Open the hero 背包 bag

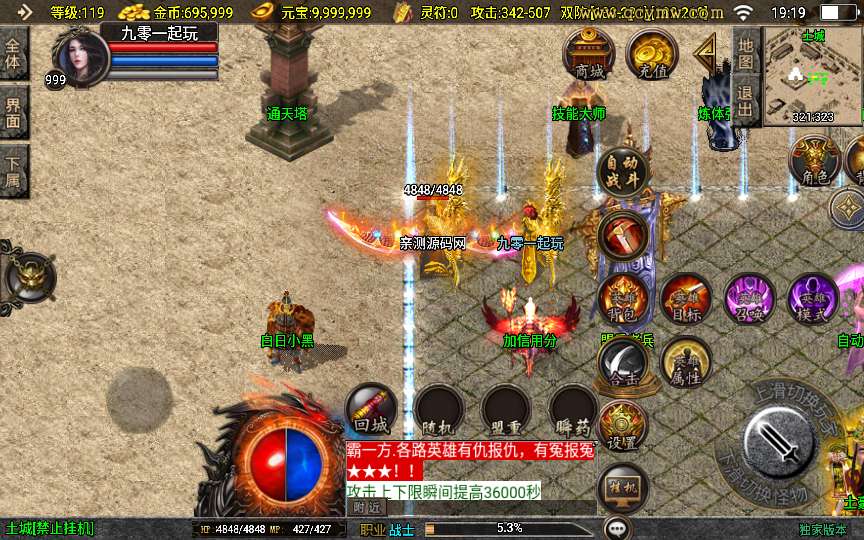(623, 299)
